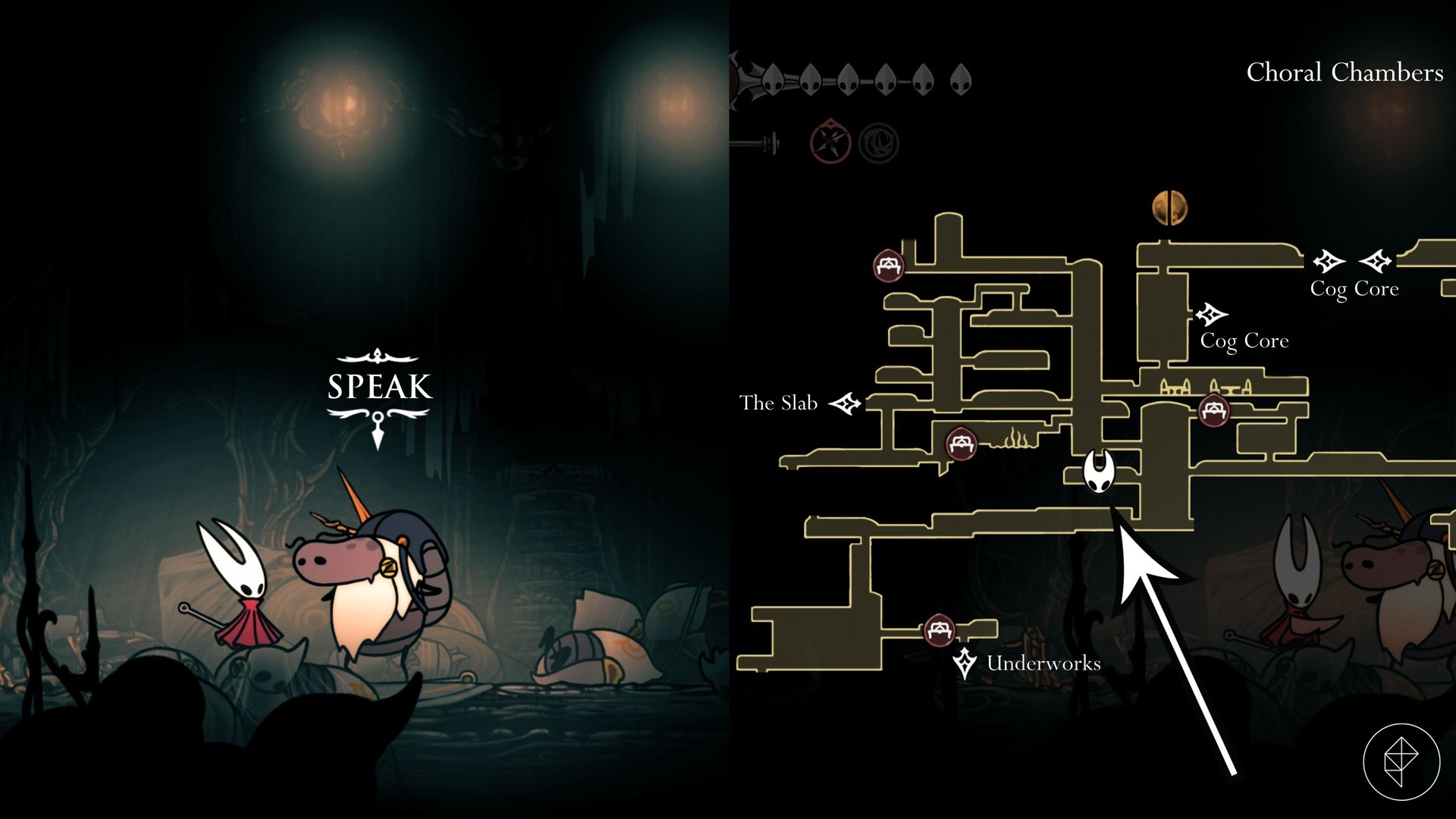Click The Slab area transition marker
Screen dimensions: 1456x819
tap(845, 403)
